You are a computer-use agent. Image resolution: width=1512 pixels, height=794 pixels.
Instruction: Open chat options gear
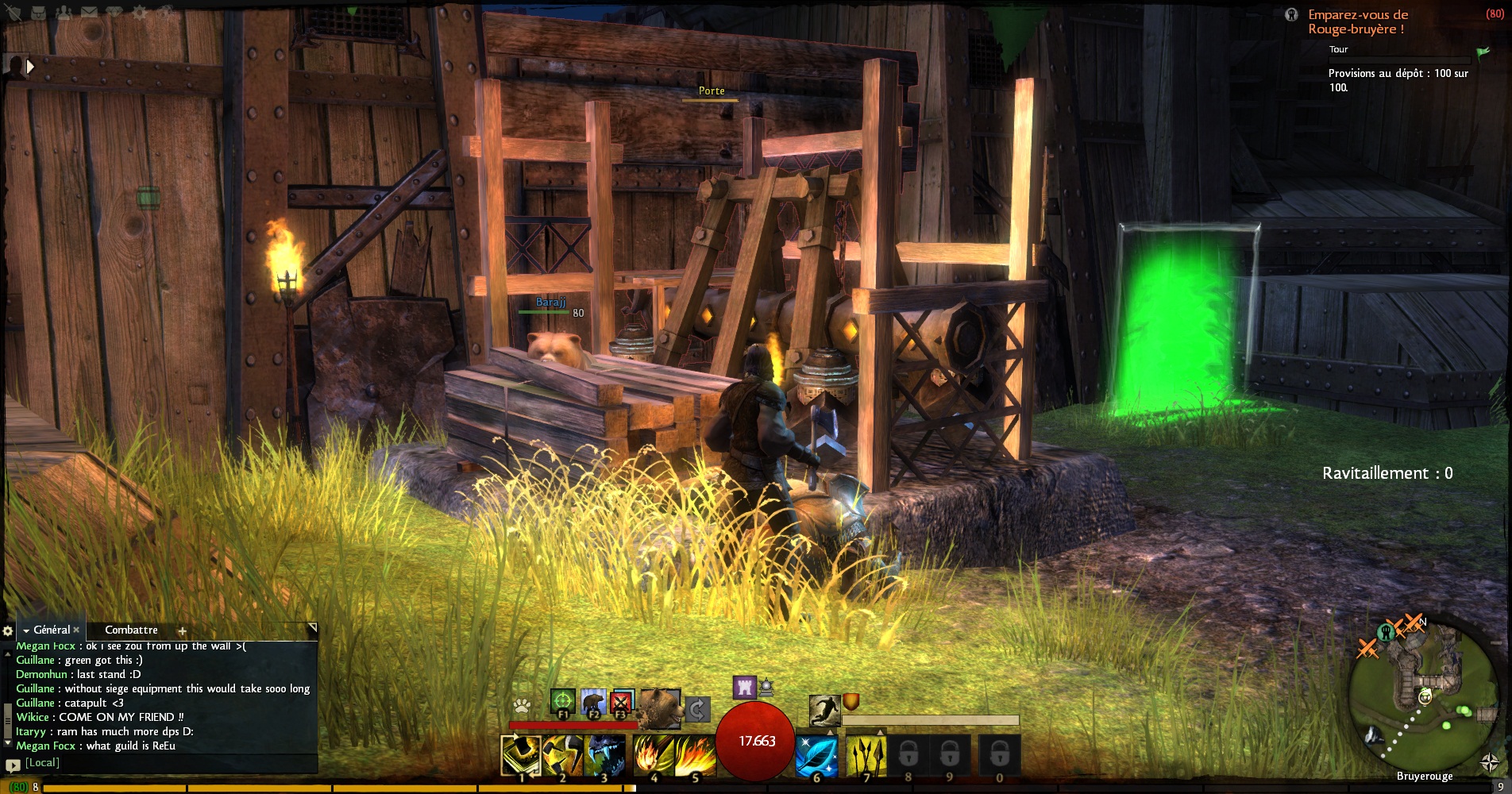8,630
